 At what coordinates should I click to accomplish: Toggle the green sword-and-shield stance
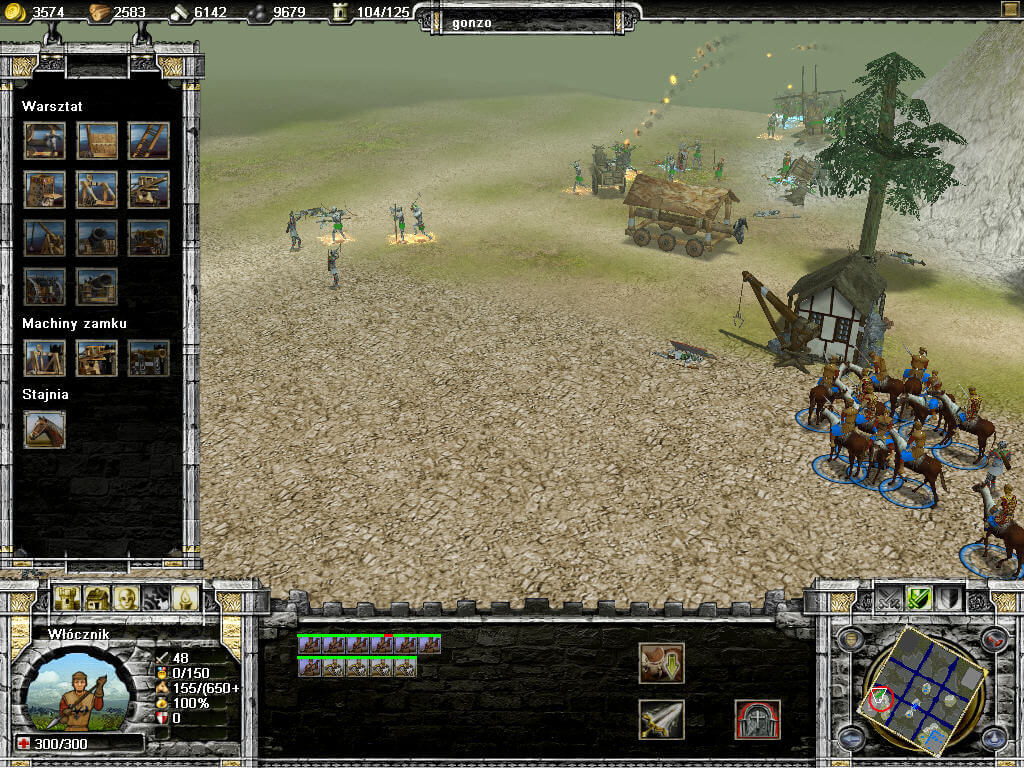pos(919,598)
